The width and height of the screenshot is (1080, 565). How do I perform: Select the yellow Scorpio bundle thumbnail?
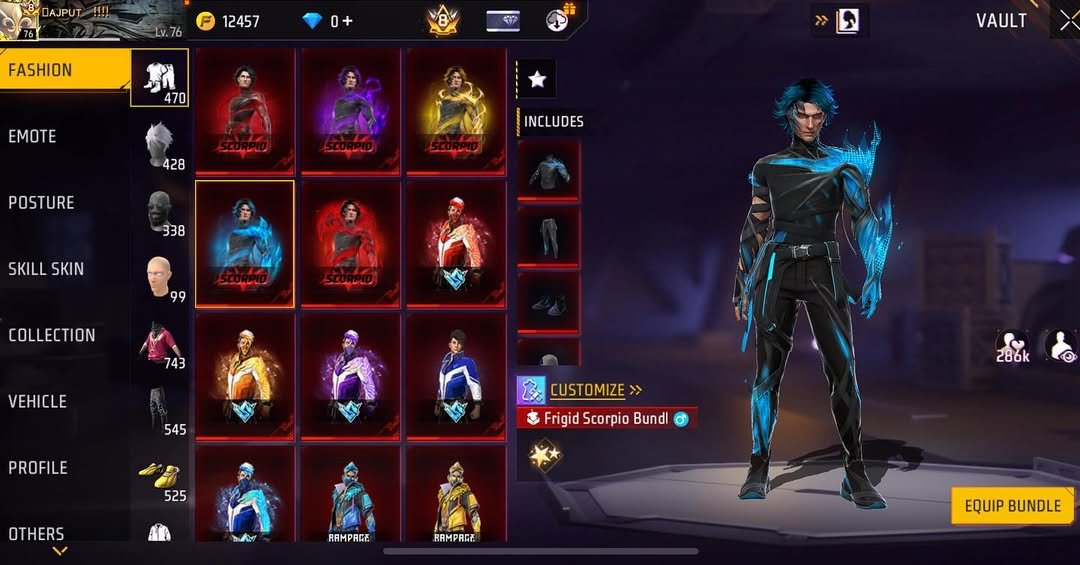click(x=455, y=110)
